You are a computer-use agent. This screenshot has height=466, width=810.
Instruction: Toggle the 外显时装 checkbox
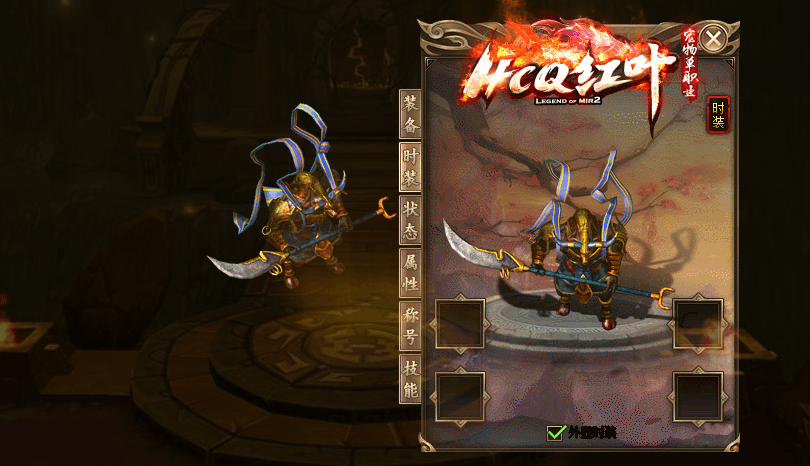[x=556, y=433]
